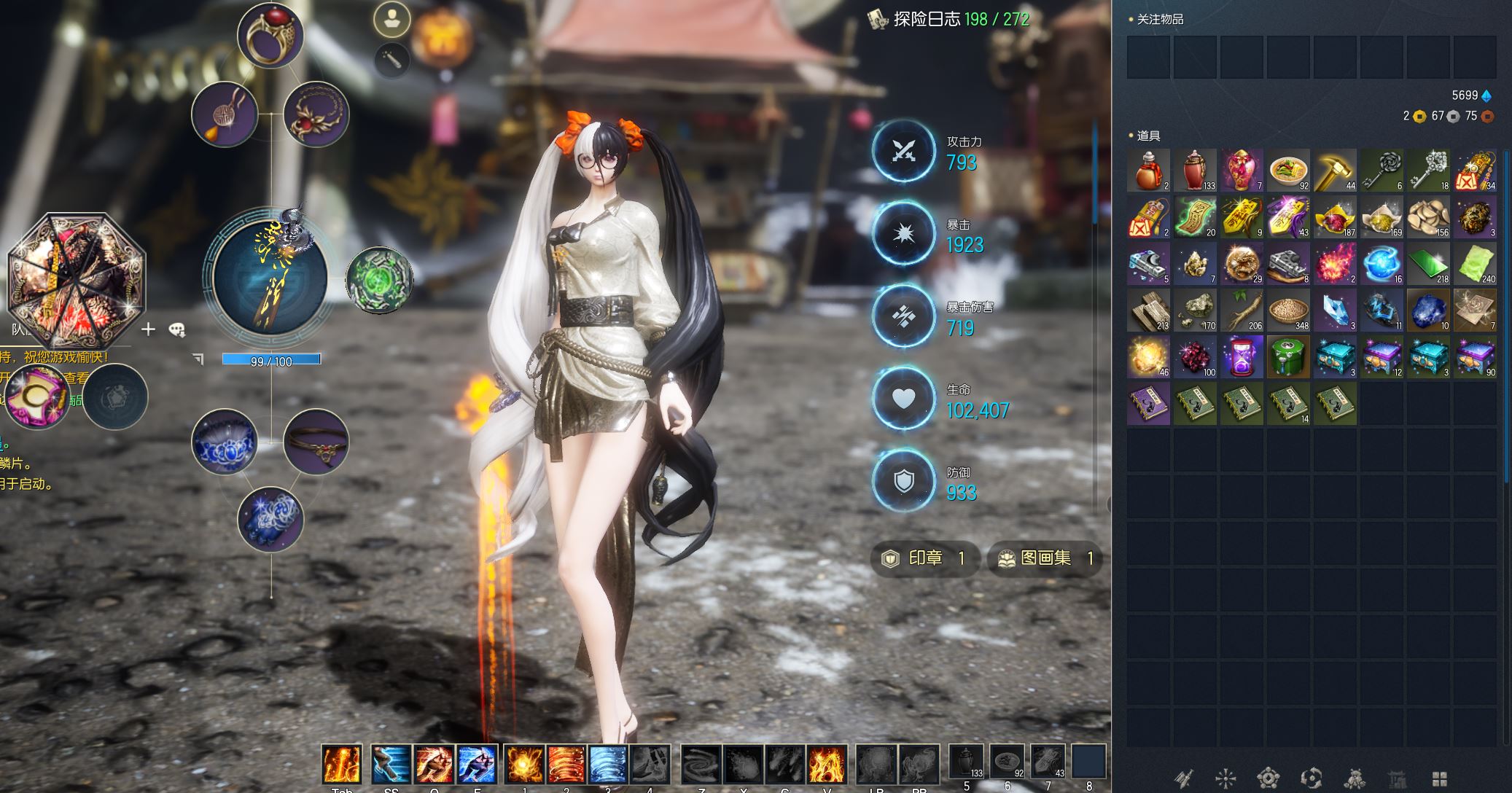Image resolution: width=1512 pixels, height=793 pixels.
Task: Click the noodle soup bowl item
Action: [1288, 171]
